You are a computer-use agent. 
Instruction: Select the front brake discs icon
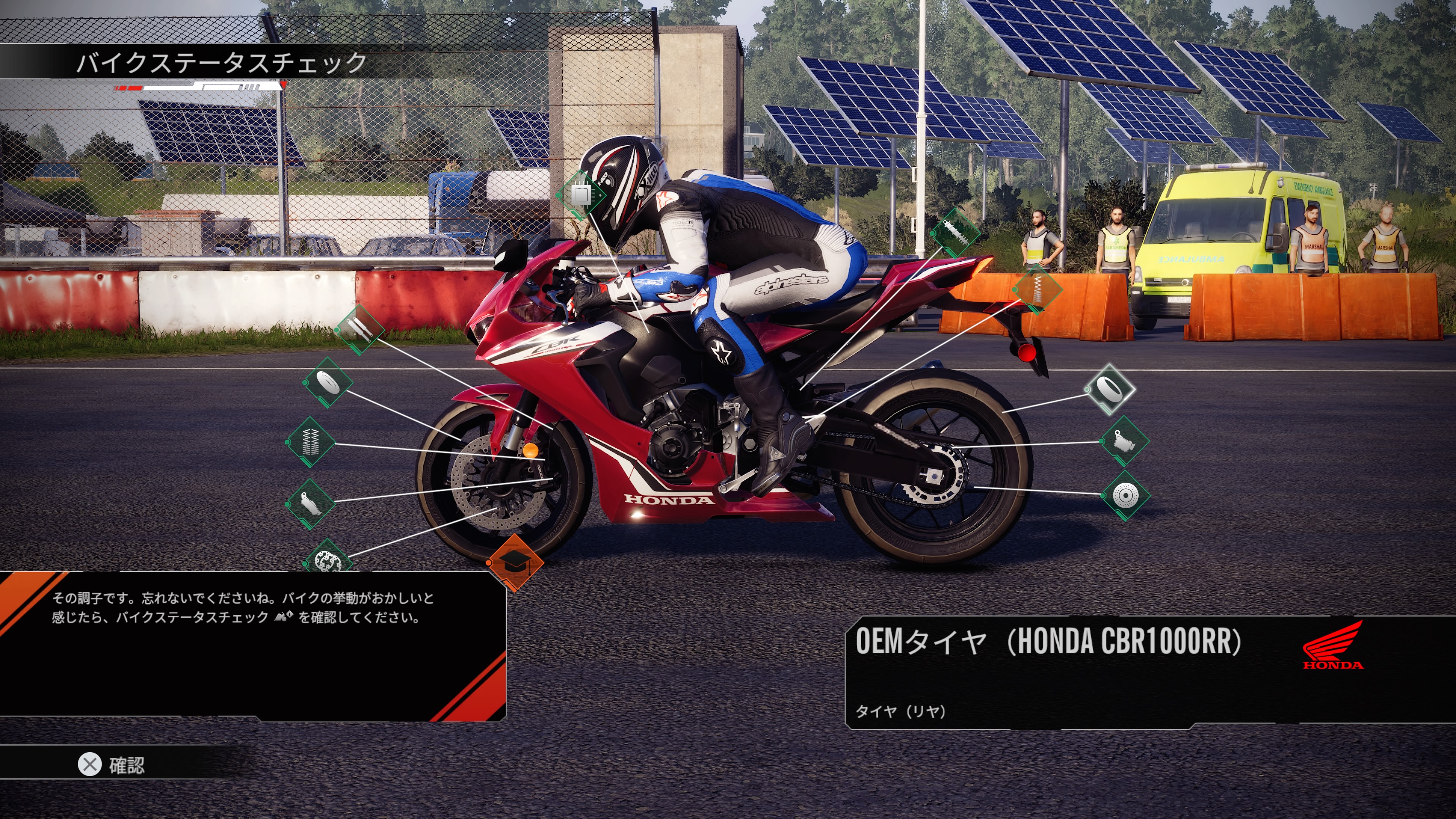coord(328,560)
